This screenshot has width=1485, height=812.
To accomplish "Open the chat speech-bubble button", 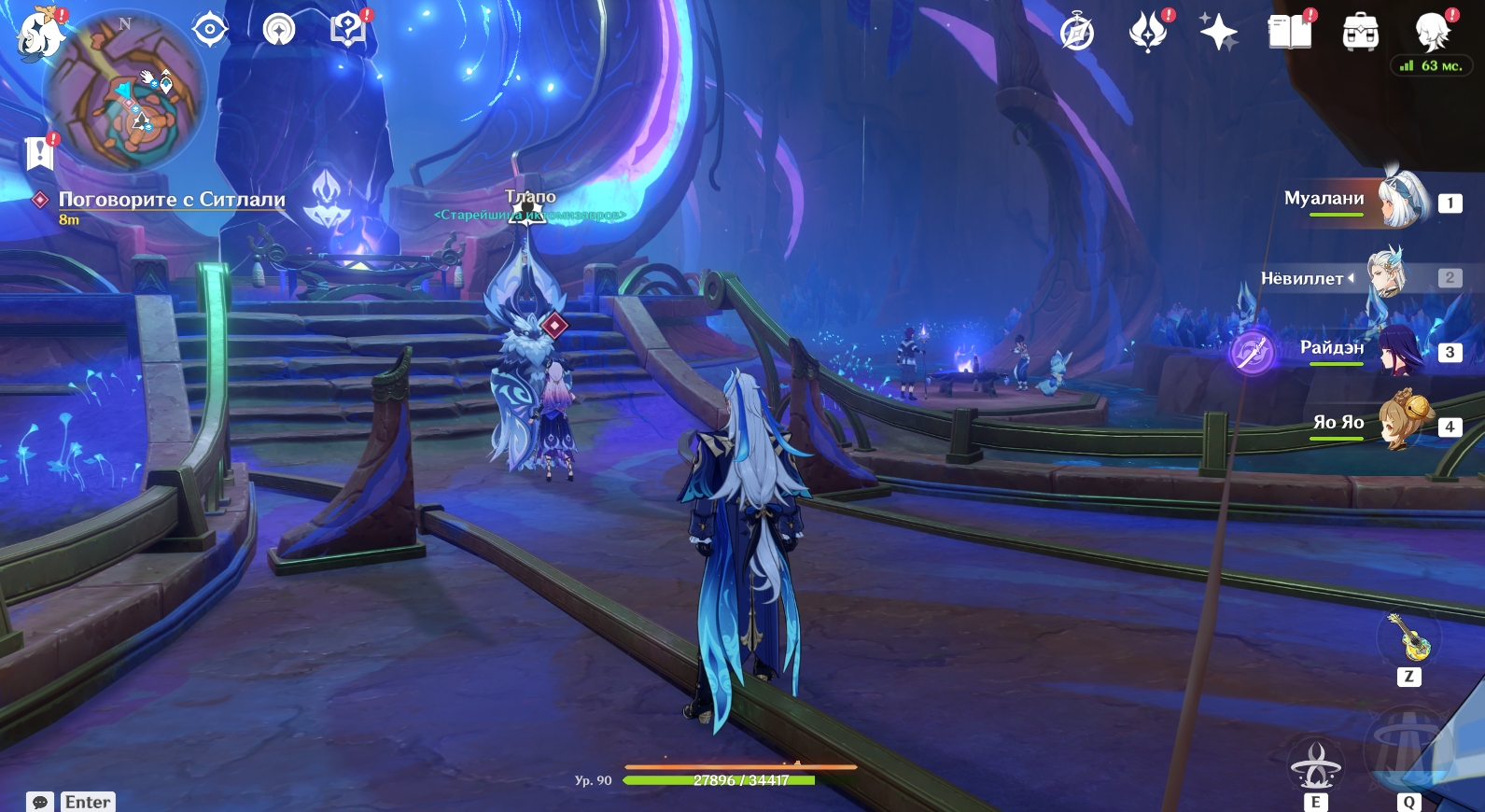I will pos(40,802).
